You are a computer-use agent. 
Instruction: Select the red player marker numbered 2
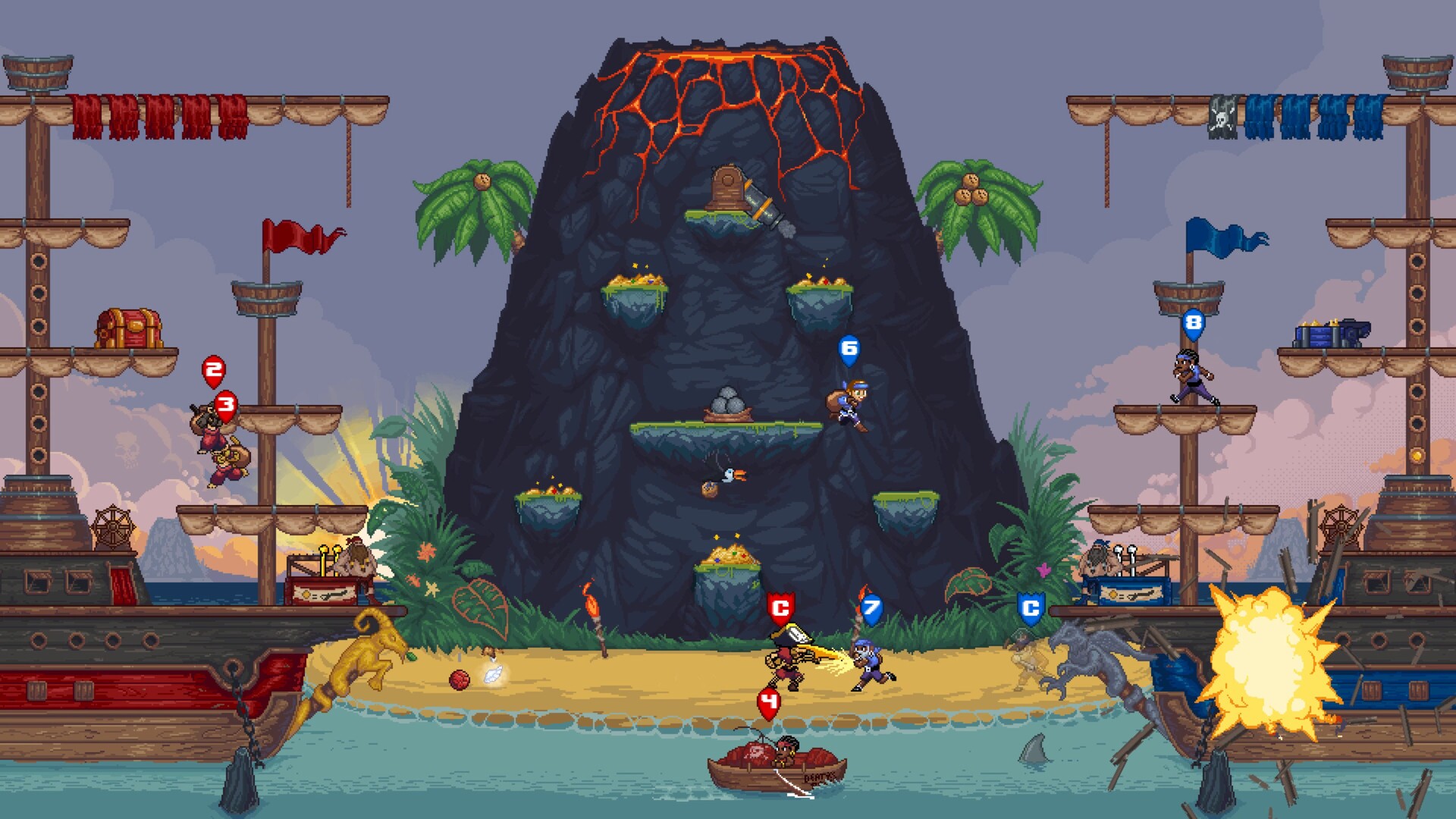(213, 371)
